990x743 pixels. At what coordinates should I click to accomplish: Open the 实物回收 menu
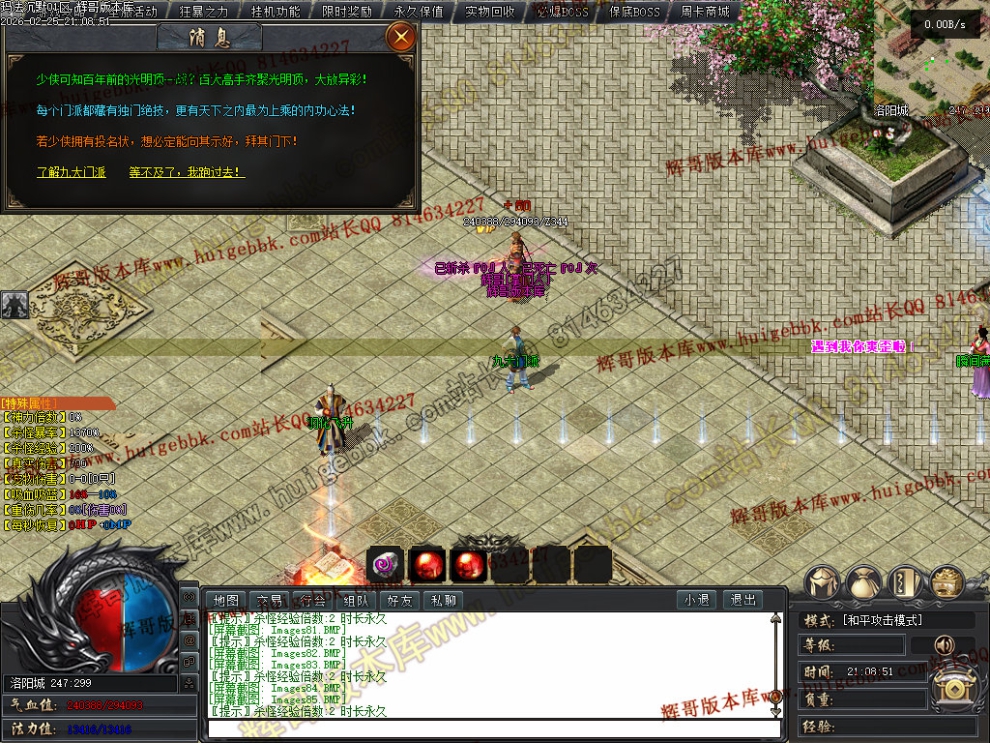[x=490, y=12]
